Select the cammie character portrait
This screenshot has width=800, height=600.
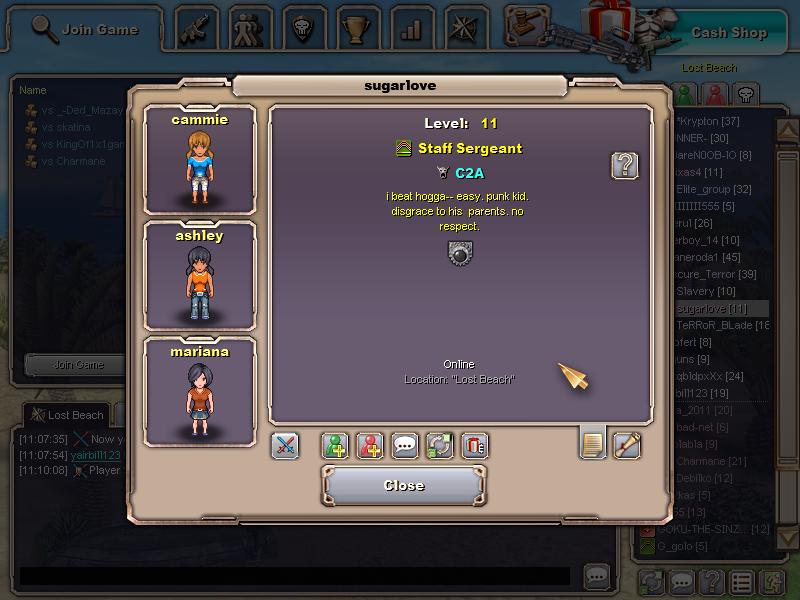pyautogui.click(x=200, y=160)
